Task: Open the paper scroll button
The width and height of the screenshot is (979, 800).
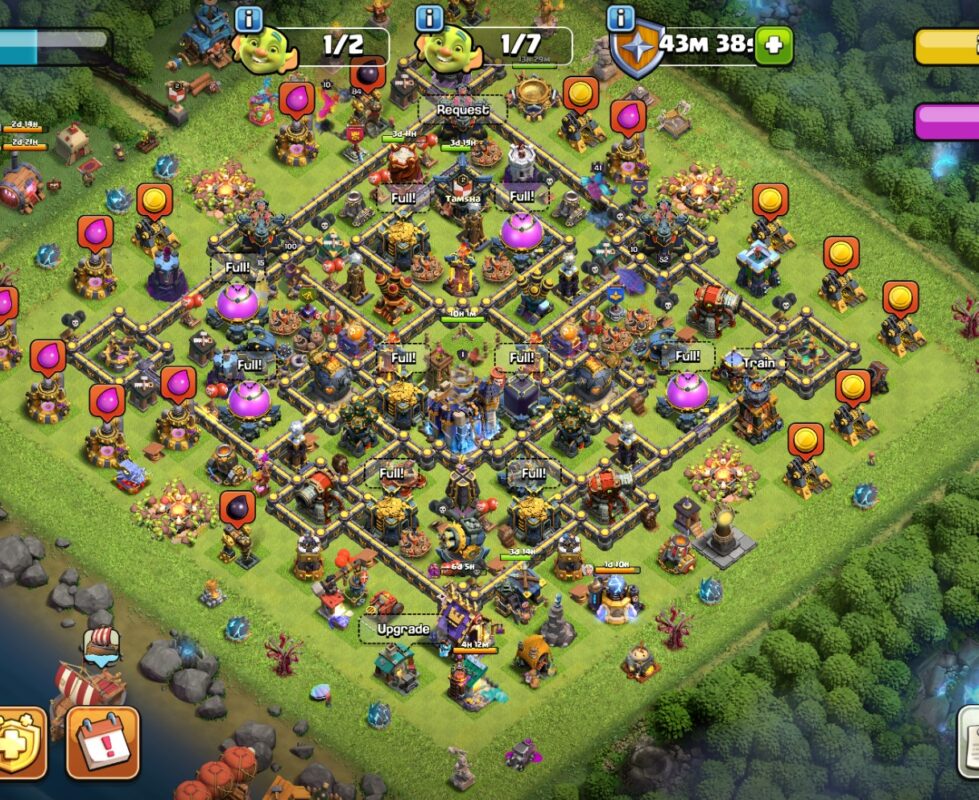Action: 968,742
